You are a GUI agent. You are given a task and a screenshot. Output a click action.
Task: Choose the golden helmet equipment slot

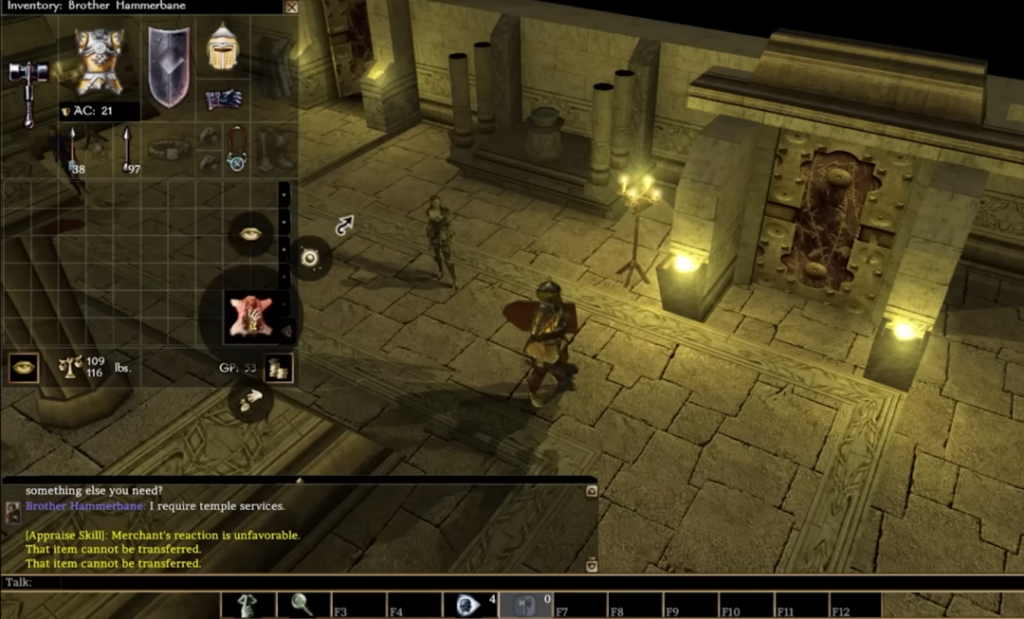point(221,48)
